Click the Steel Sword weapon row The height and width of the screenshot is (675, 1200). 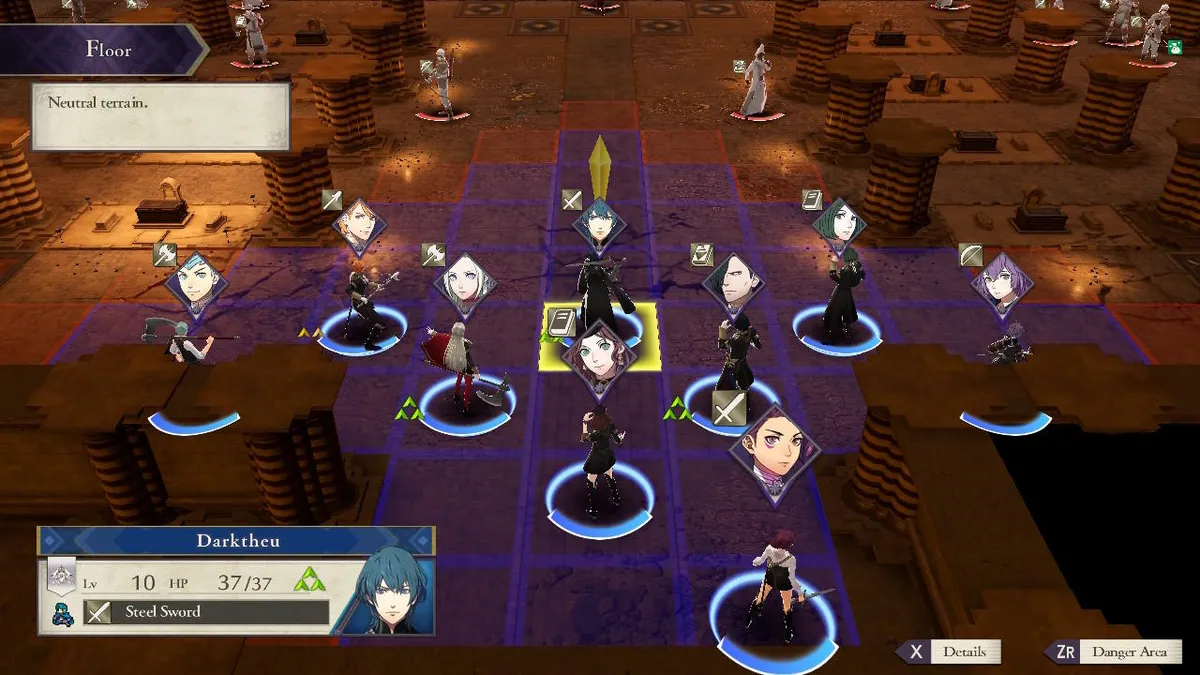206,612
